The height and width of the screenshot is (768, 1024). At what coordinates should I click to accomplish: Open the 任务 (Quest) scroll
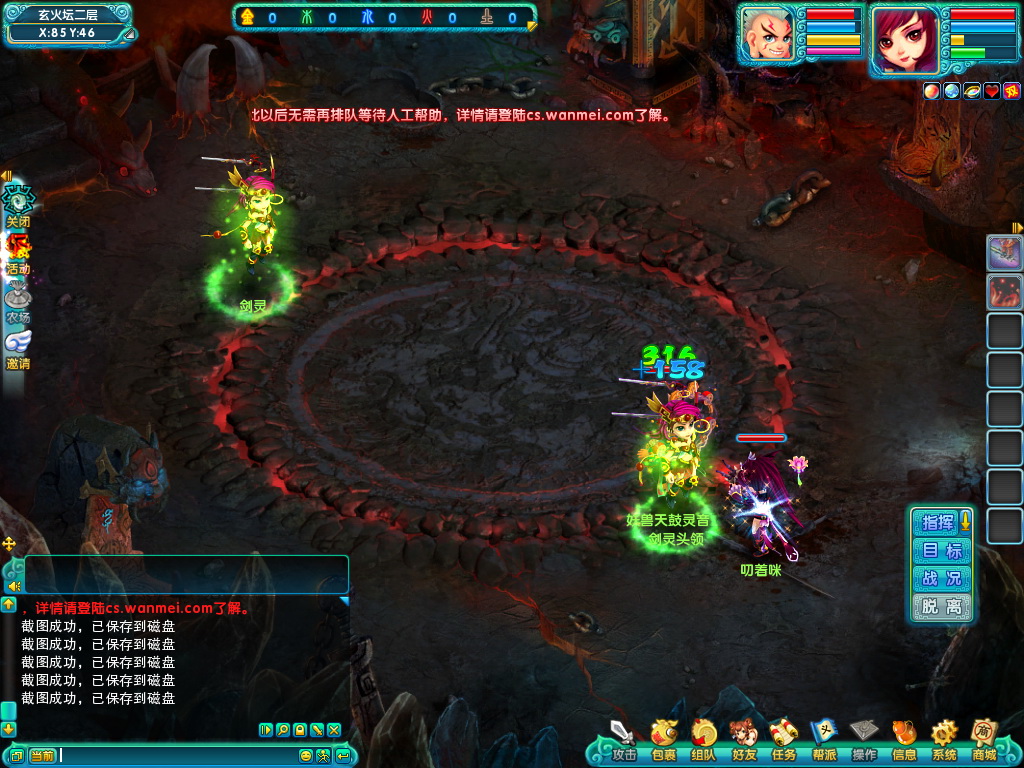click(x=783, y=738)
